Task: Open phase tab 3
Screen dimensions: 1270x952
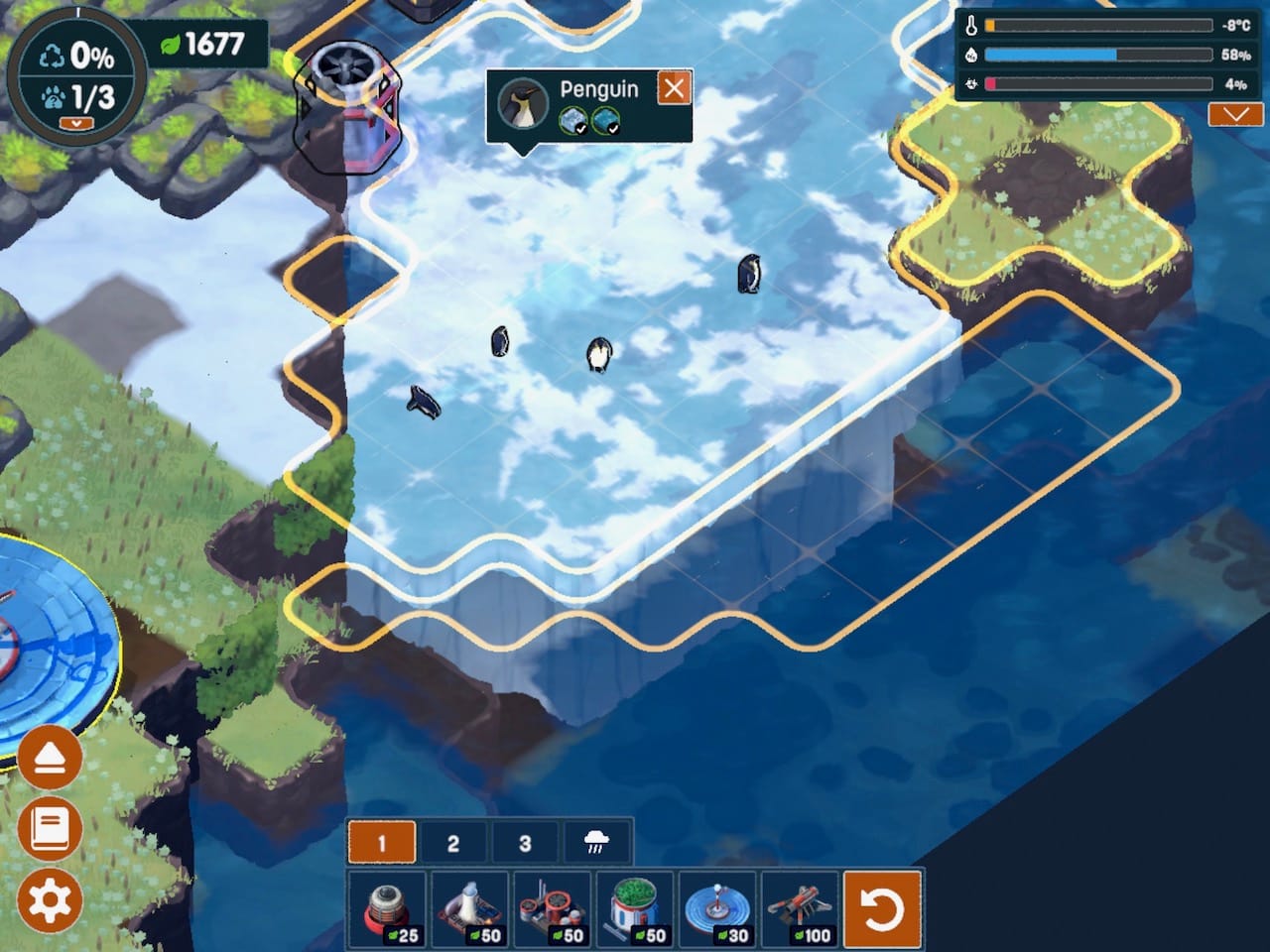Action: 525,843
